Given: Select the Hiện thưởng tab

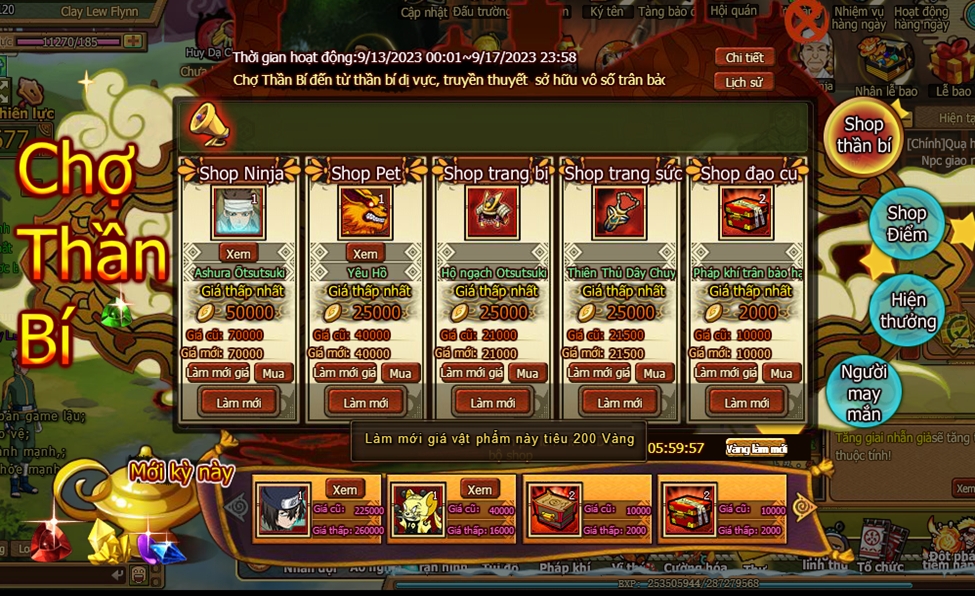Looking at the screenshot, I should pyautogui.click(x=907, y=311).
